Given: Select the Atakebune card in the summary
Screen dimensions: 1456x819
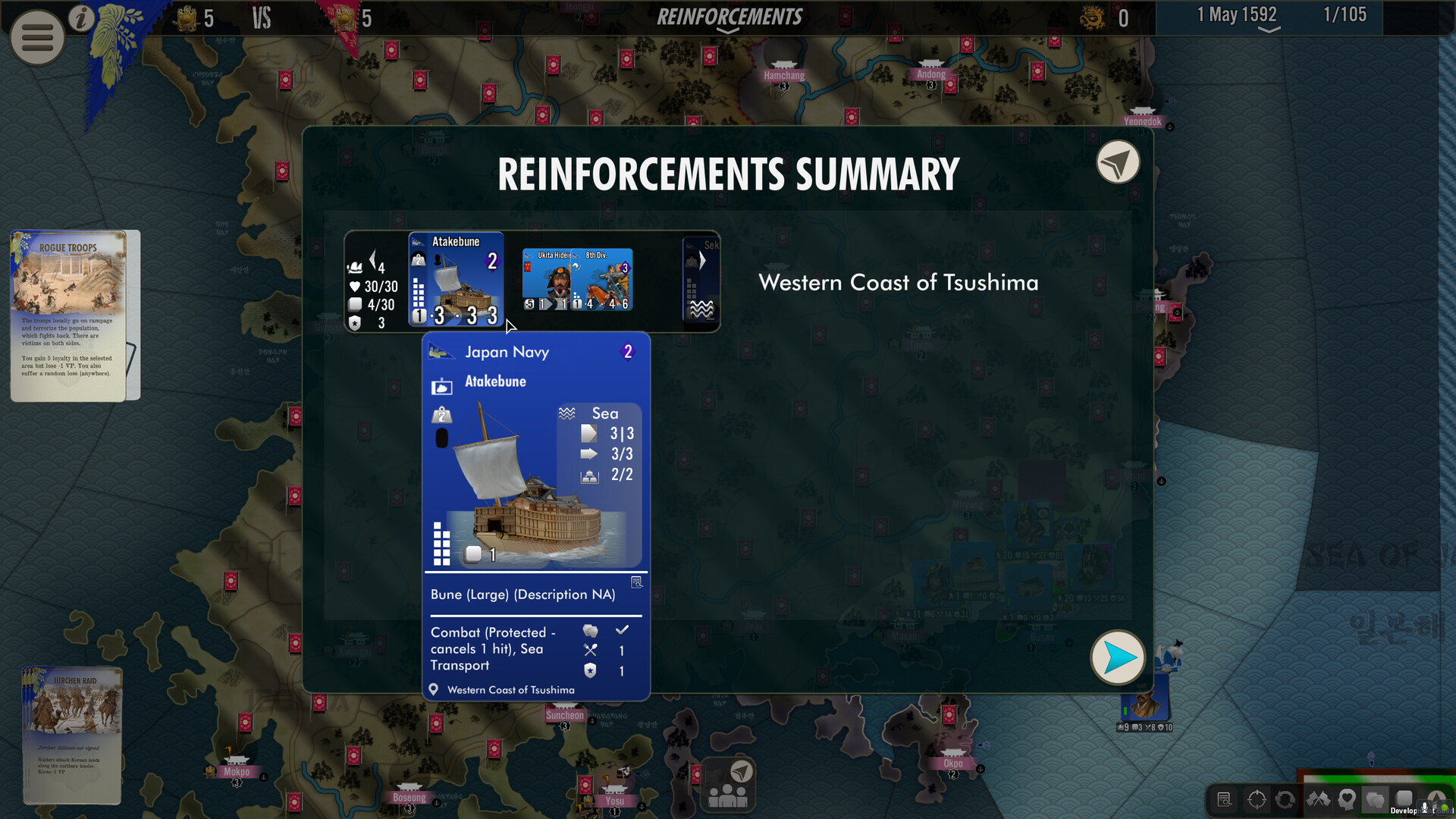Looking at the screenshot, I should click(455, 280).
